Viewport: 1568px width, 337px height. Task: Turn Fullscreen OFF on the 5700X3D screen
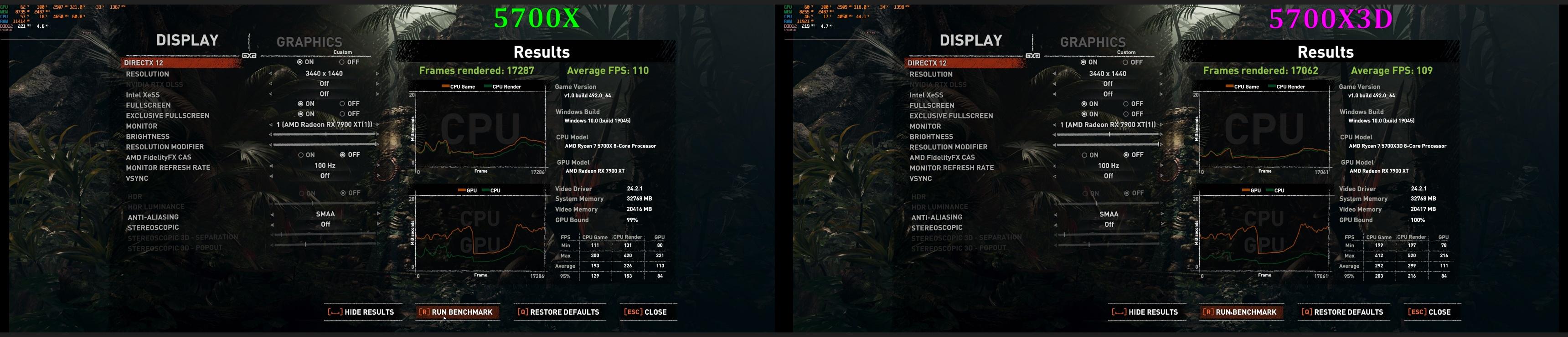click(x=1127, y=104)
